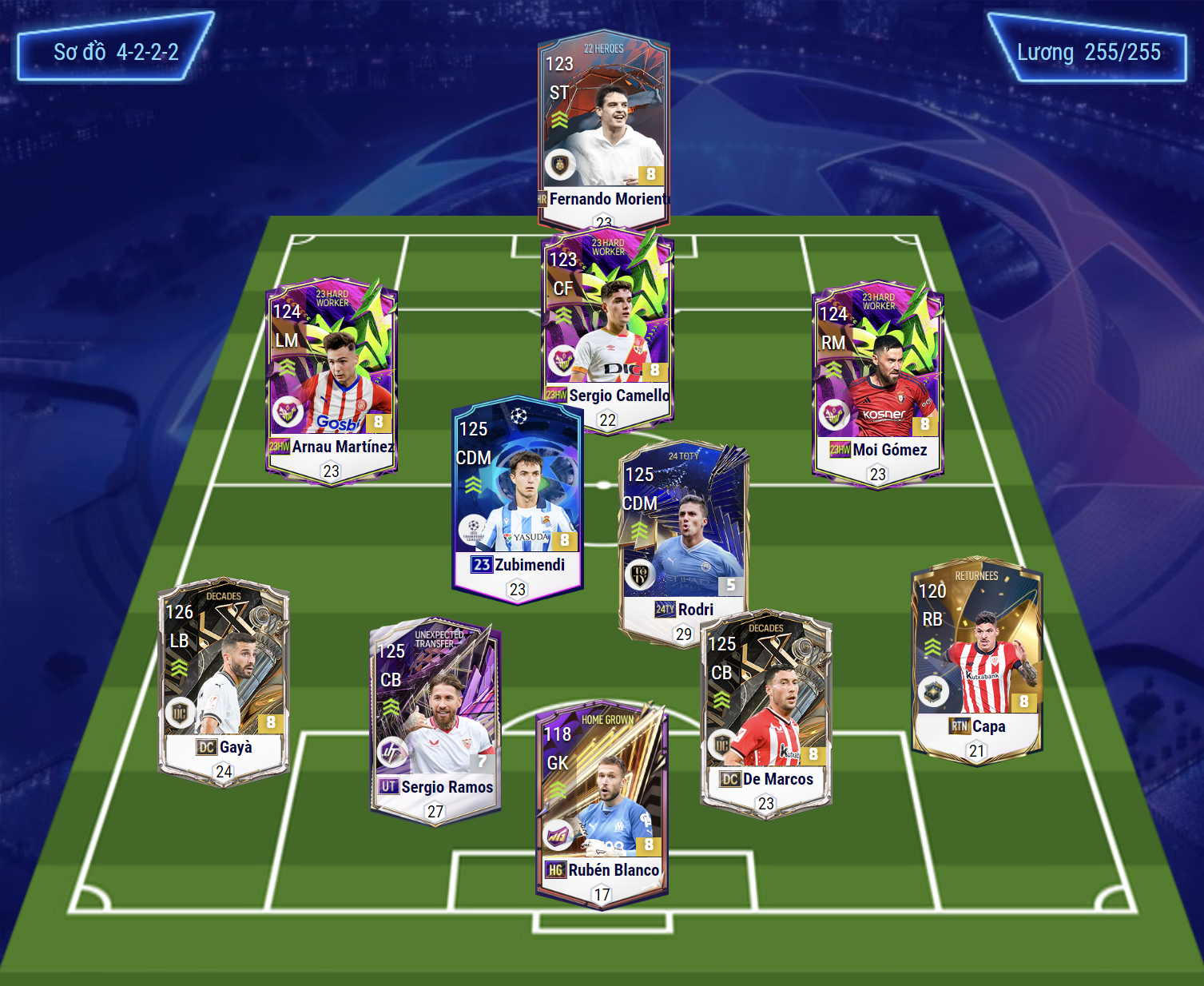
Task: Select Gayà left back card
Action: tap(224, 679)
